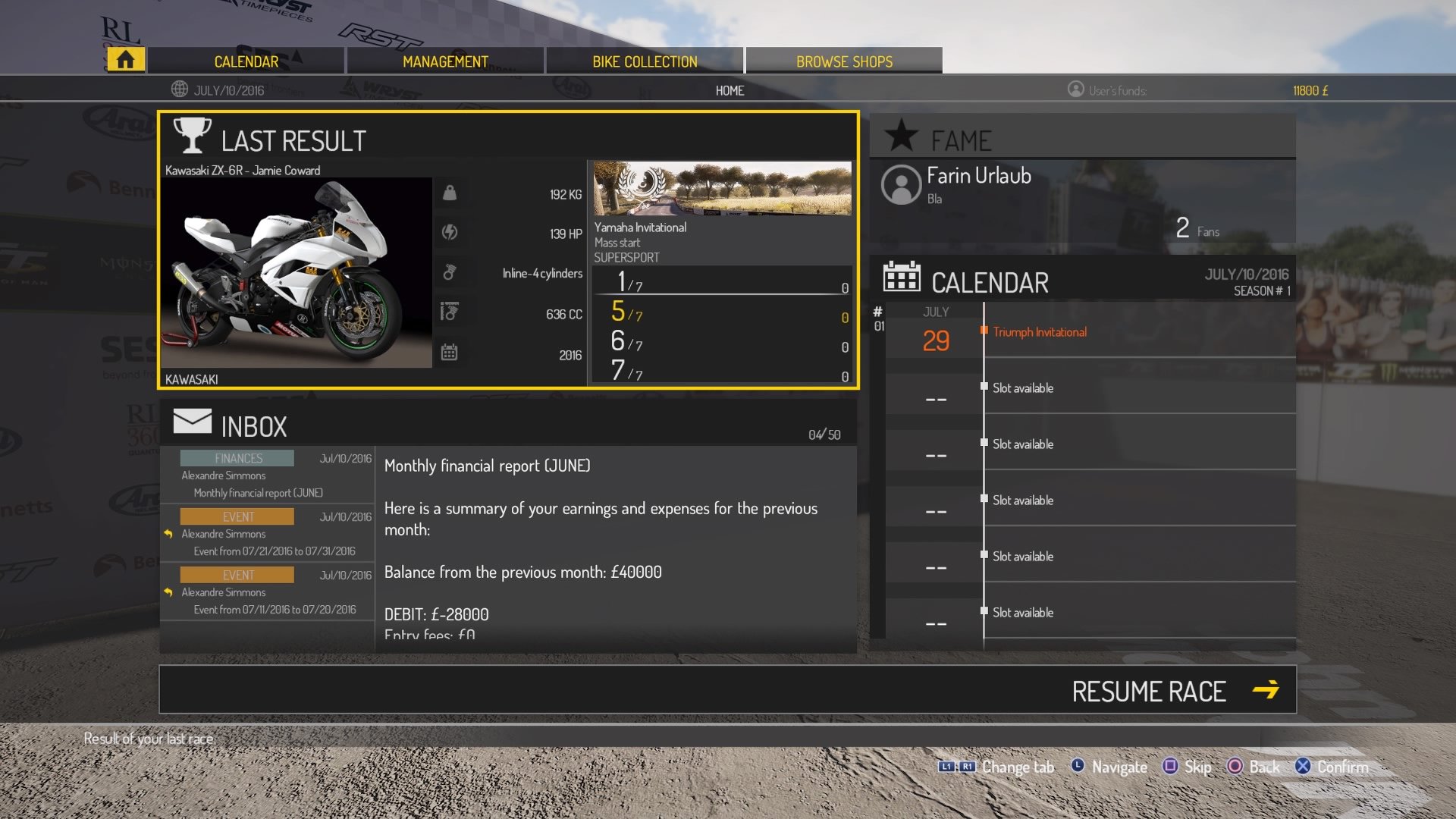Read the Monthly financial report message
This screenshot has width=1456, height=819.
tap(267, 475)
